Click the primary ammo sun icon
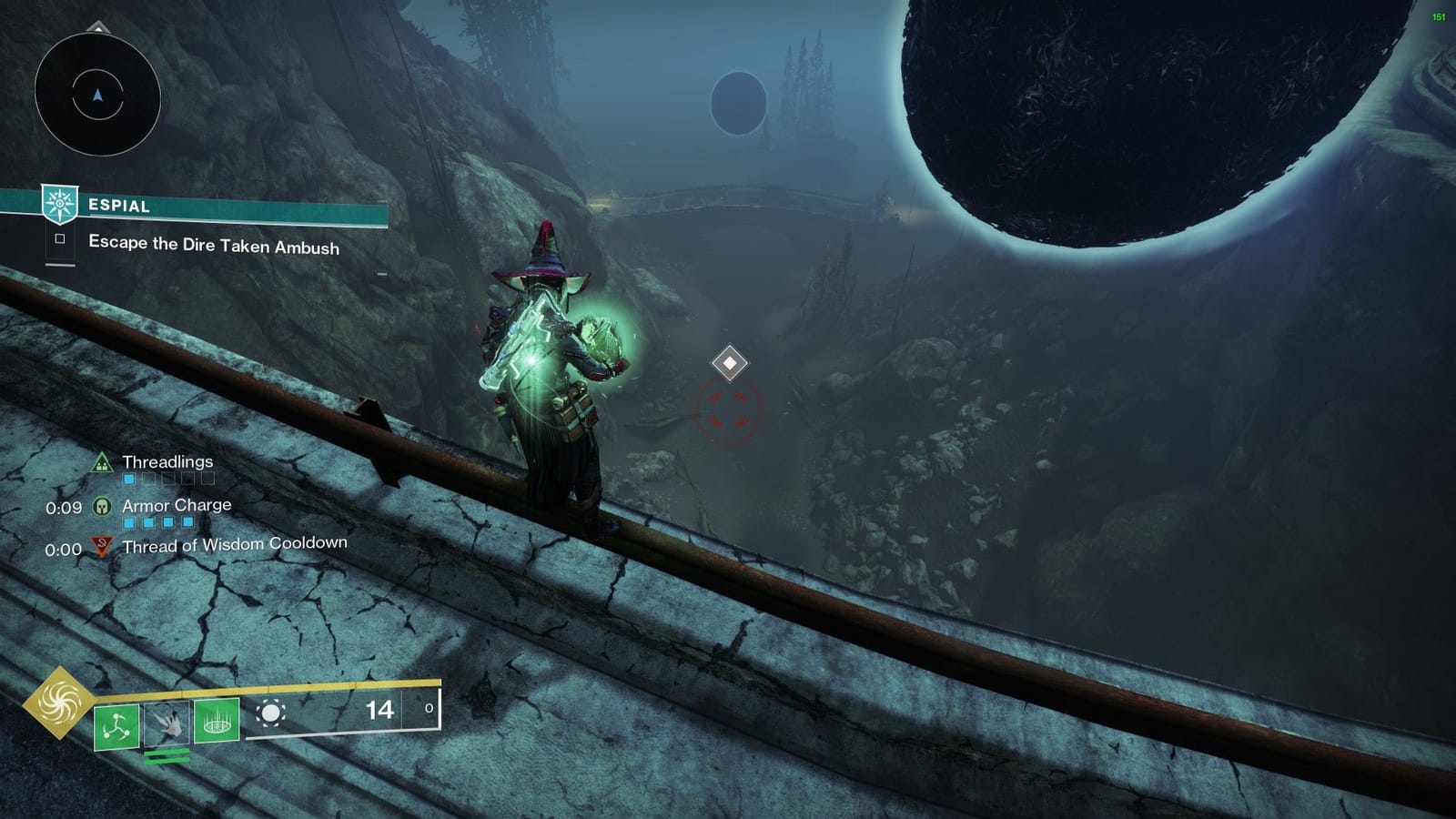The width and height of the screenshot is (1456, 819). click(271, 711)
